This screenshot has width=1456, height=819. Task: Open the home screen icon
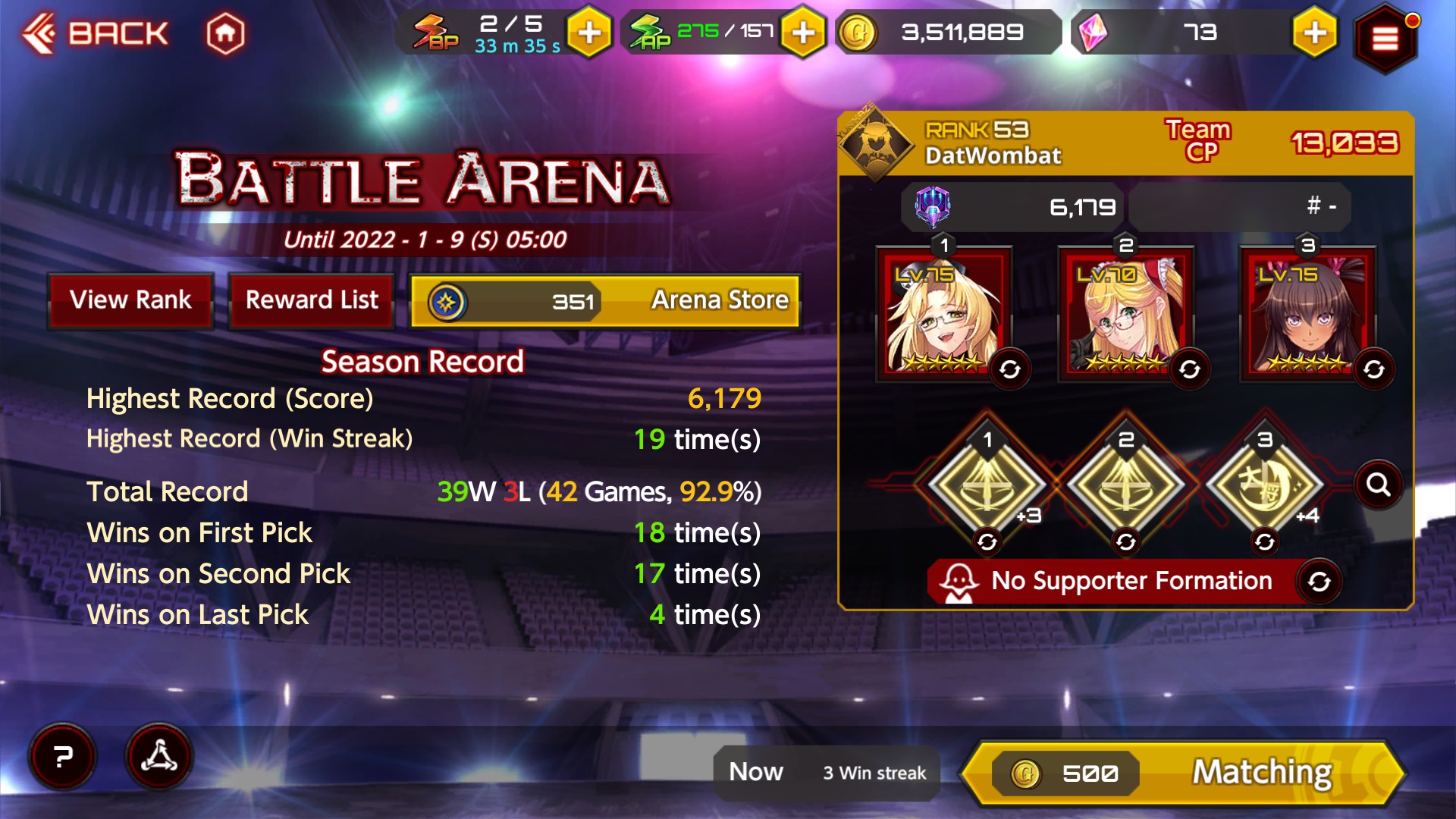[225, 33]
